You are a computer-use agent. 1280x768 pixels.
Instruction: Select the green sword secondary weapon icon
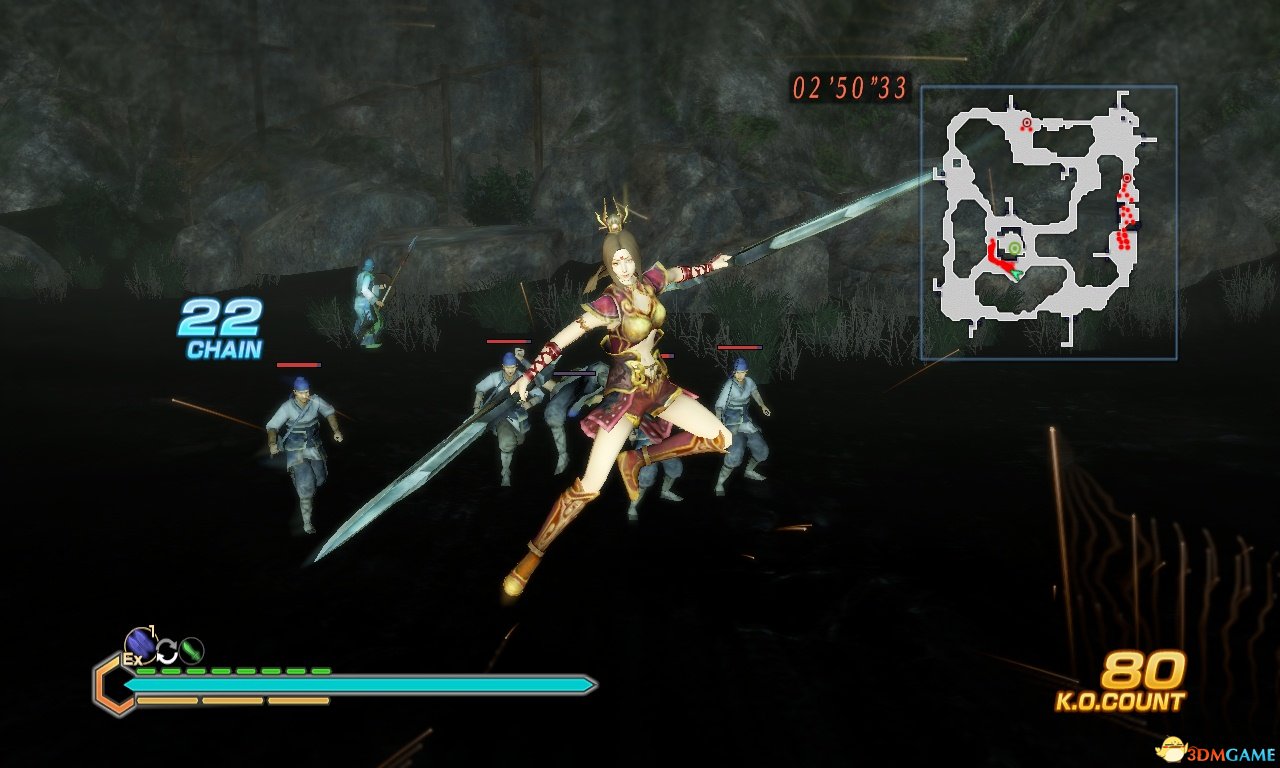191,650
